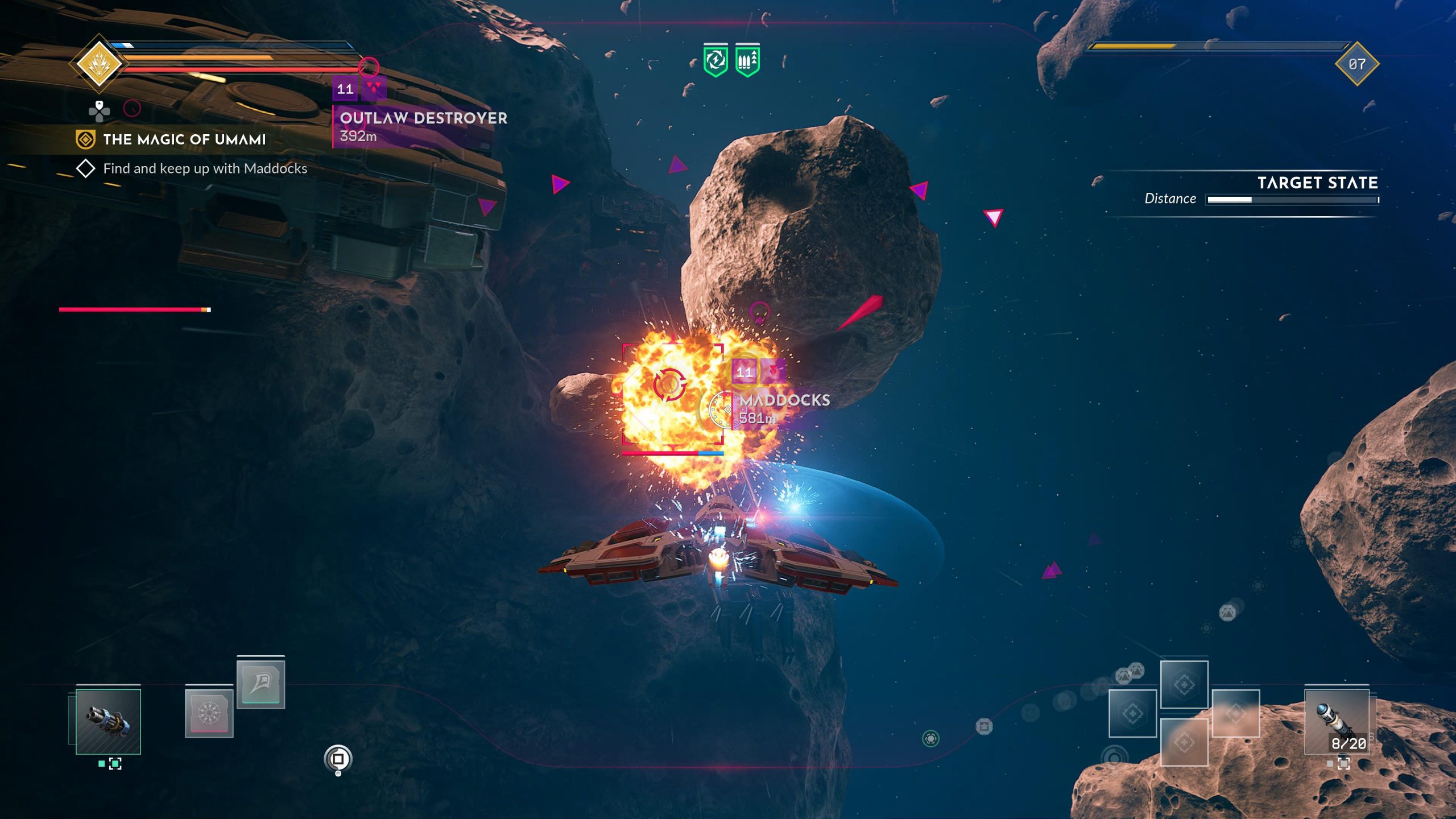Click the ammo boost buff icon
This screenshot has height=819, width=1456.
click(x=747, y=60)
